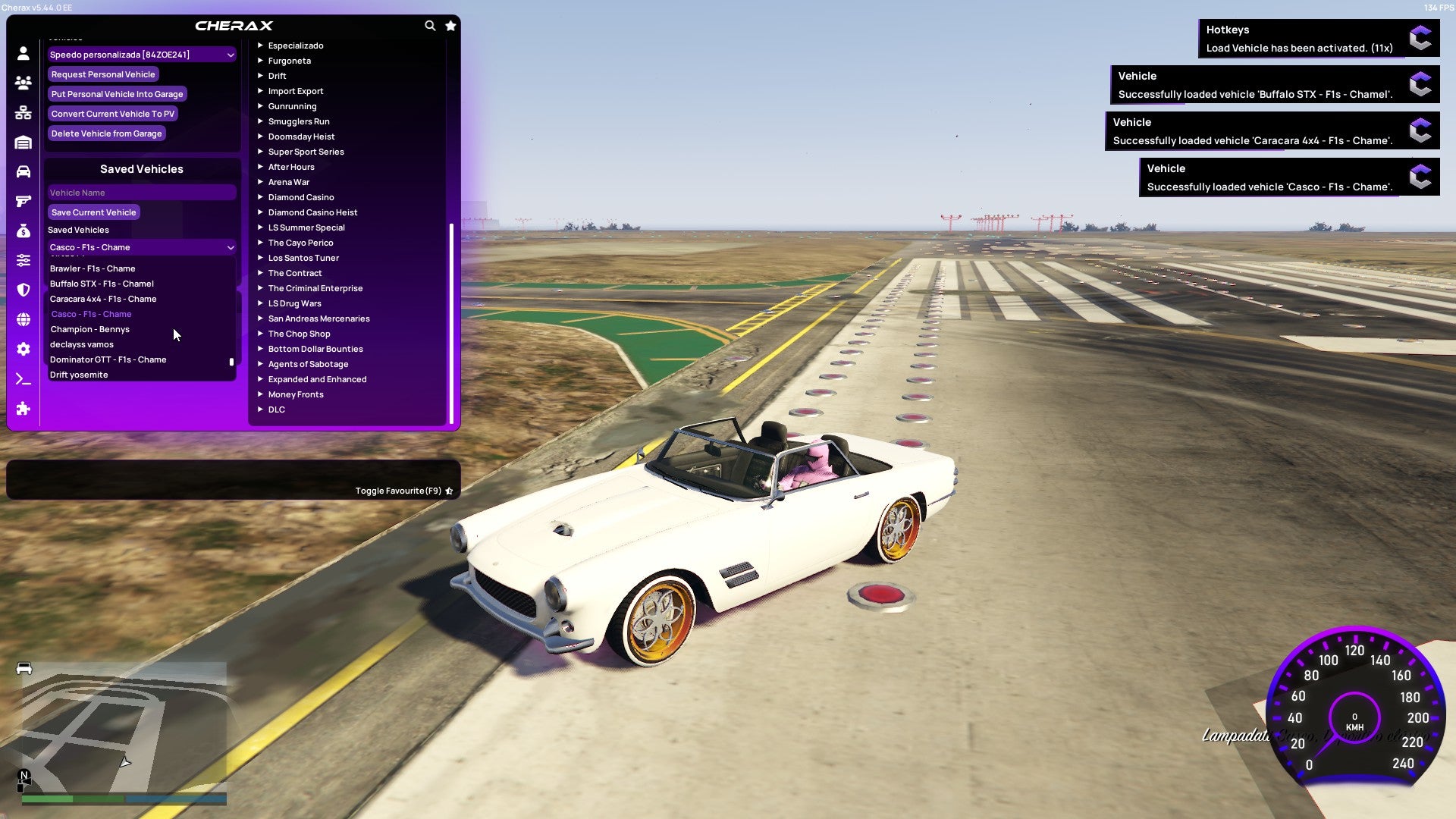The width and height of the screenshot is (1456, 819).
Task: Click the favourites star in the Cherax header
Action: pyautogui.click(x=450, y=25)
